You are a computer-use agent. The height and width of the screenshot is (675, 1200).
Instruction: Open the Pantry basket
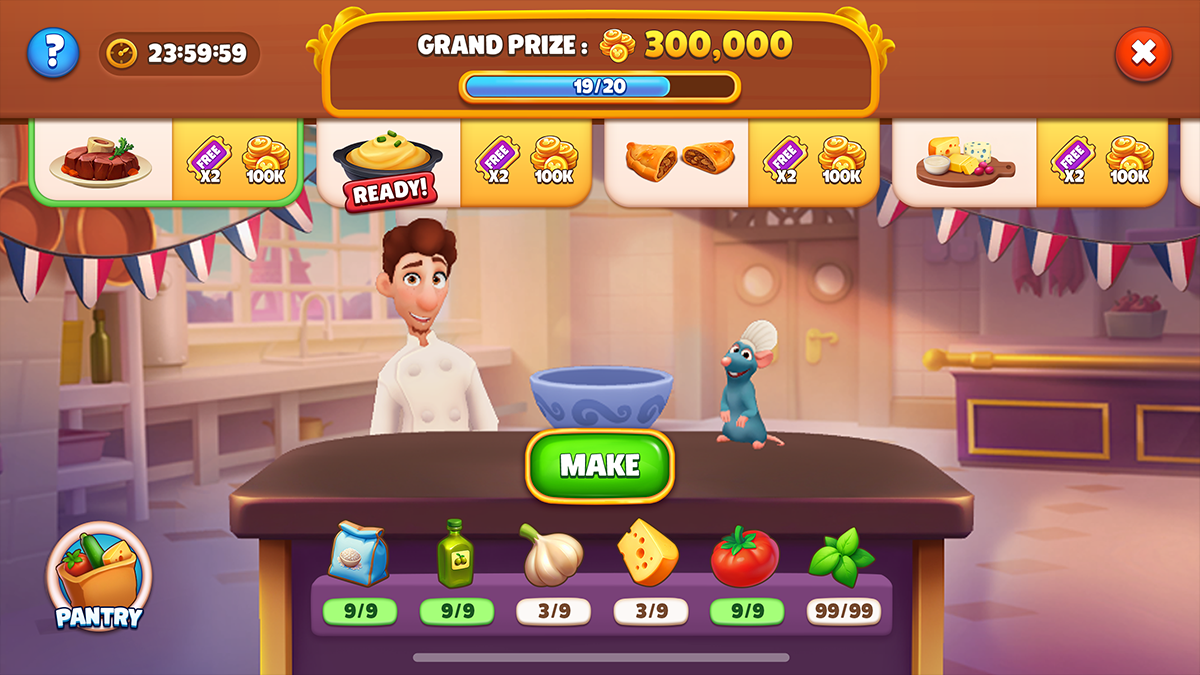(x=98, y=577)
